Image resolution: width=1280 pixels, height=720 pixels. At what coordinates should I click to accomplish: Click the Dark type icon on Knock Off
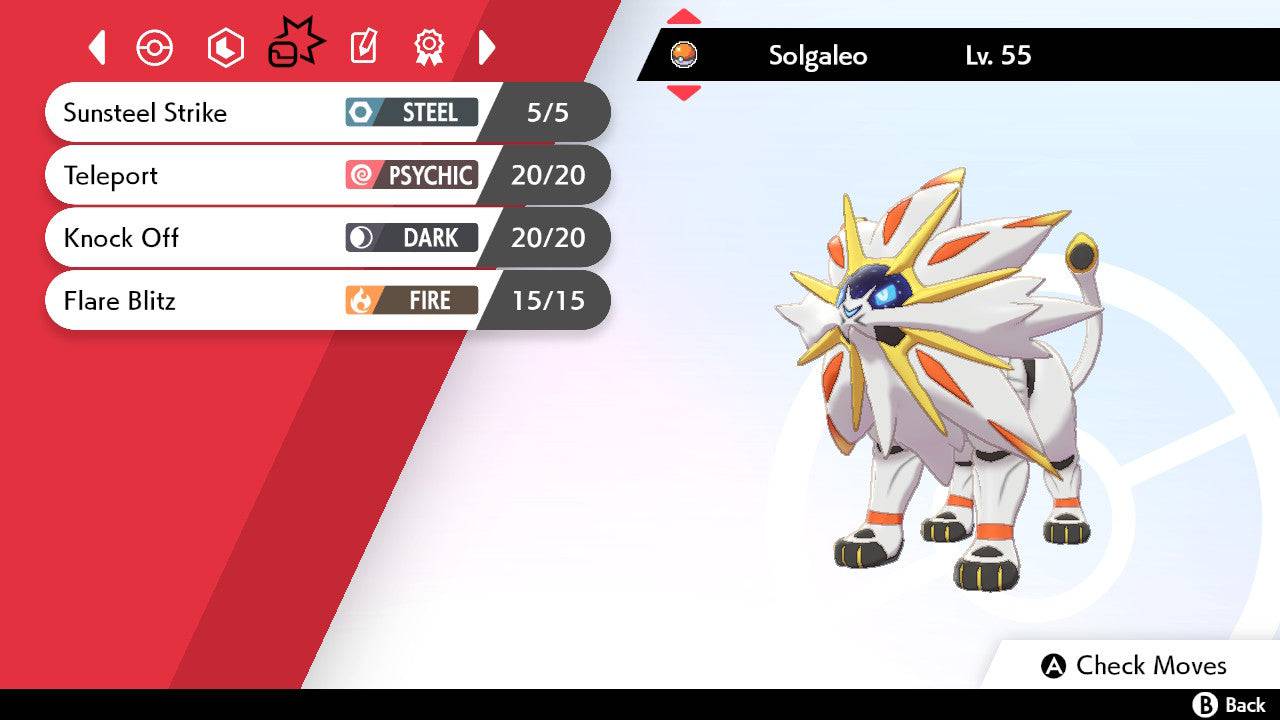(x=360, y=238)
